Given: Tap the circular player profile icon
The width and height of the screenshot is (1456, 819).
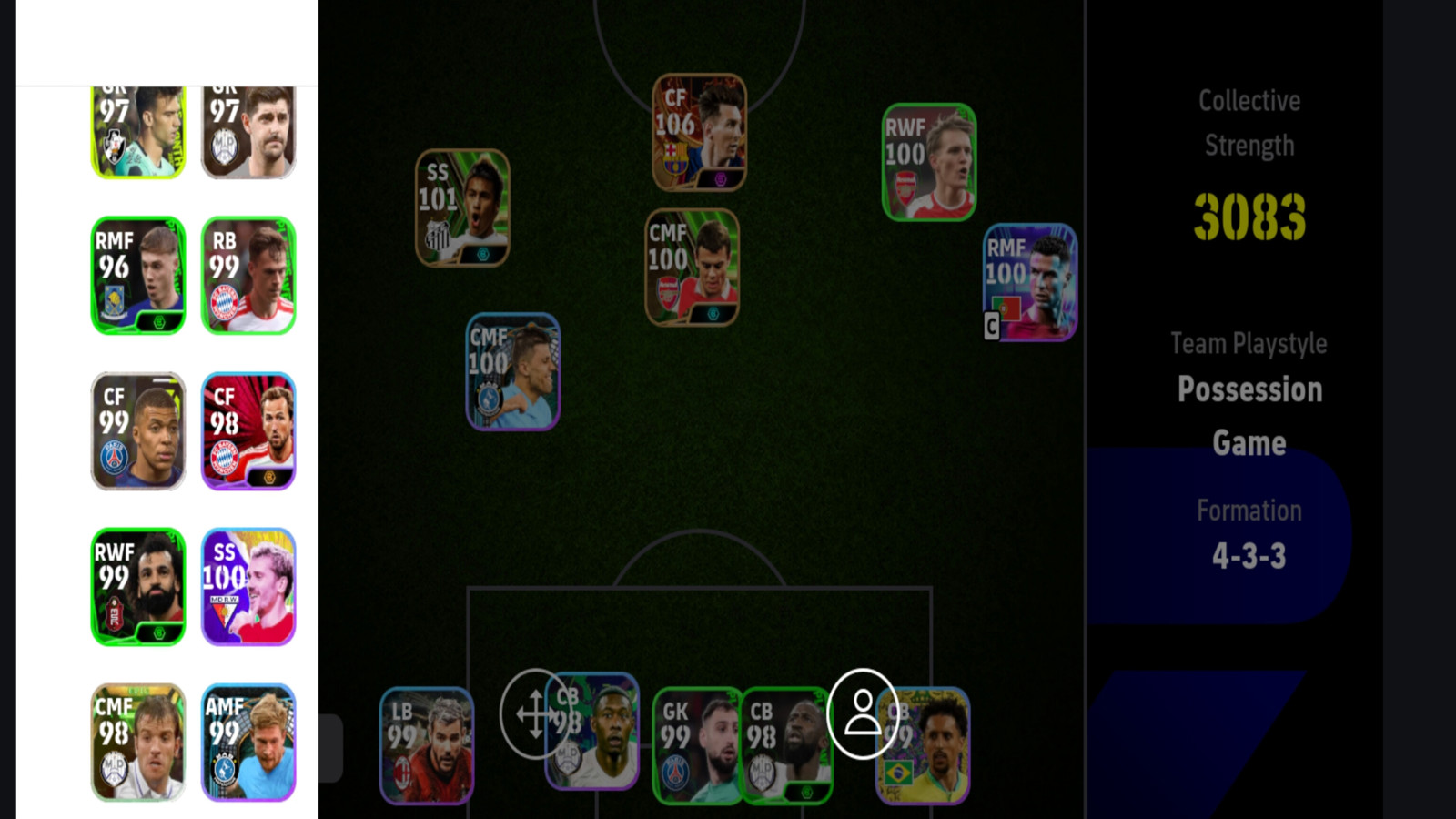Looking at the screenshot, I should 862,714.
